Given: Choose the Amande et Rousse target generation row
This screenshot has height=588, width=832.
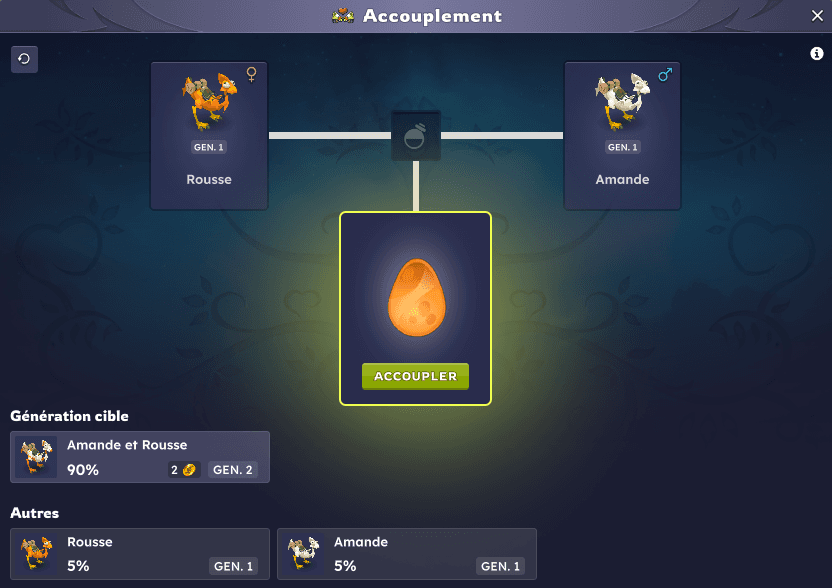Looking at the screenshot, I should (x=140, y=457).
